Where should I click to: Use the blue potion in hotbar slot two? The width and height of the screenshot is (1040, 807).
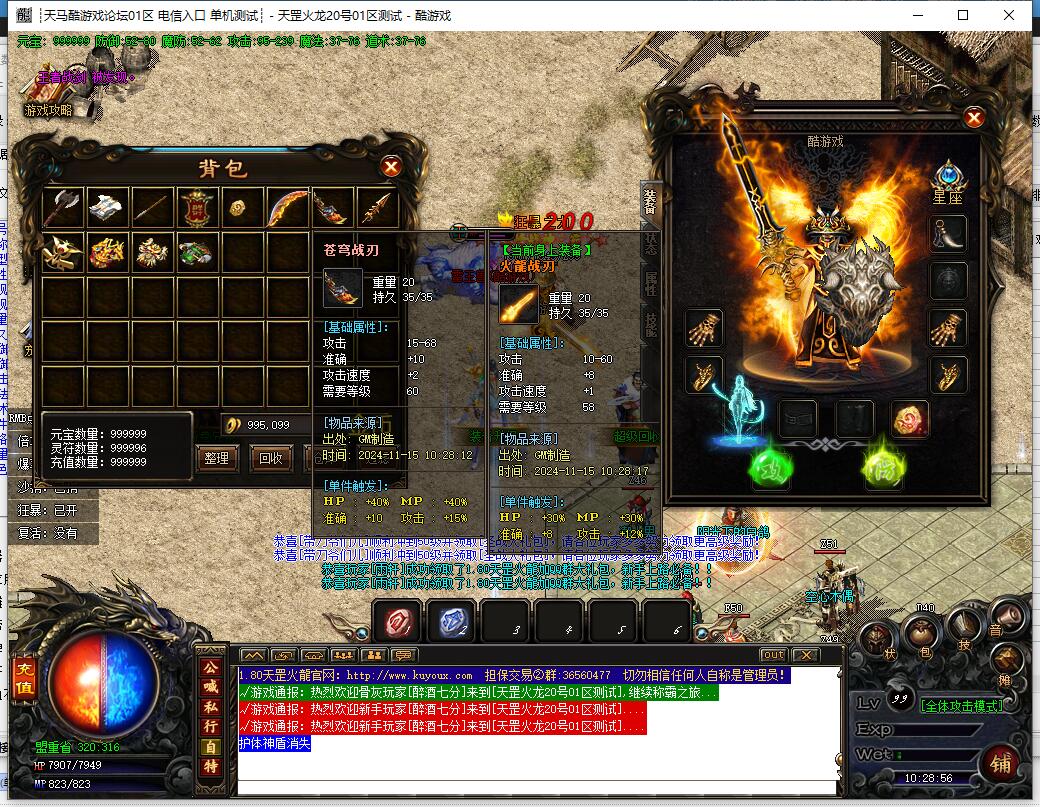(453, 622)
